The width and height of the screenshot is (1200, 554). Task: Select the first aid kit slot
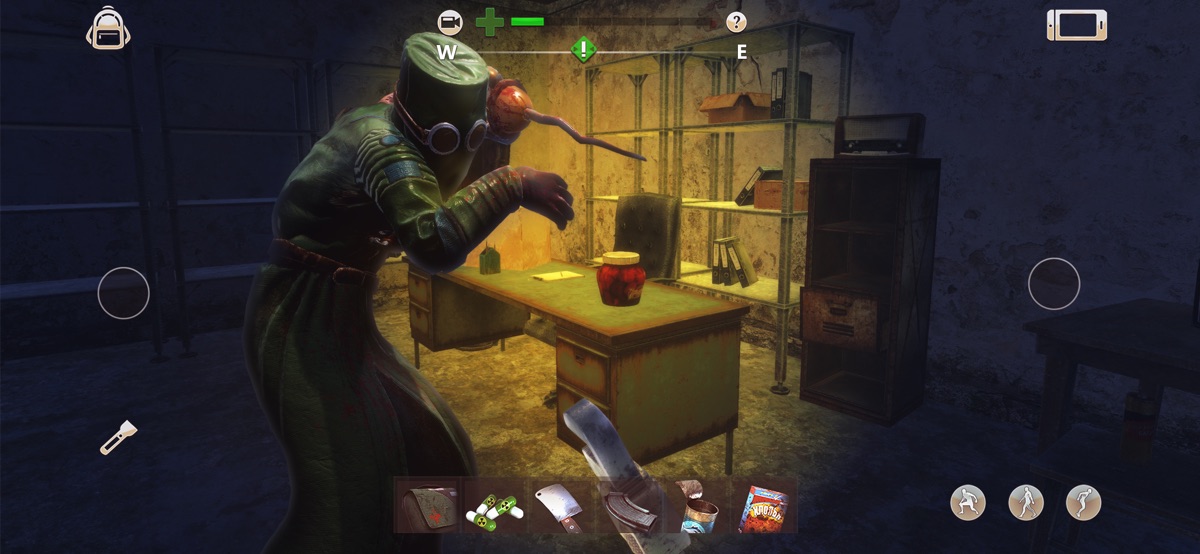point(428,506)
